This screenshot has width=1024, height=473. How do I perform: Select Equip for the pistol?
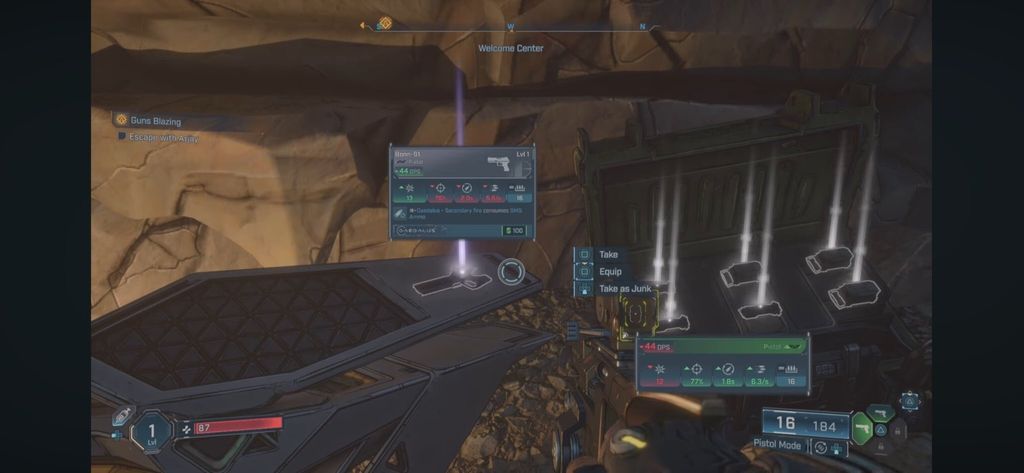[x=609, y=272]
